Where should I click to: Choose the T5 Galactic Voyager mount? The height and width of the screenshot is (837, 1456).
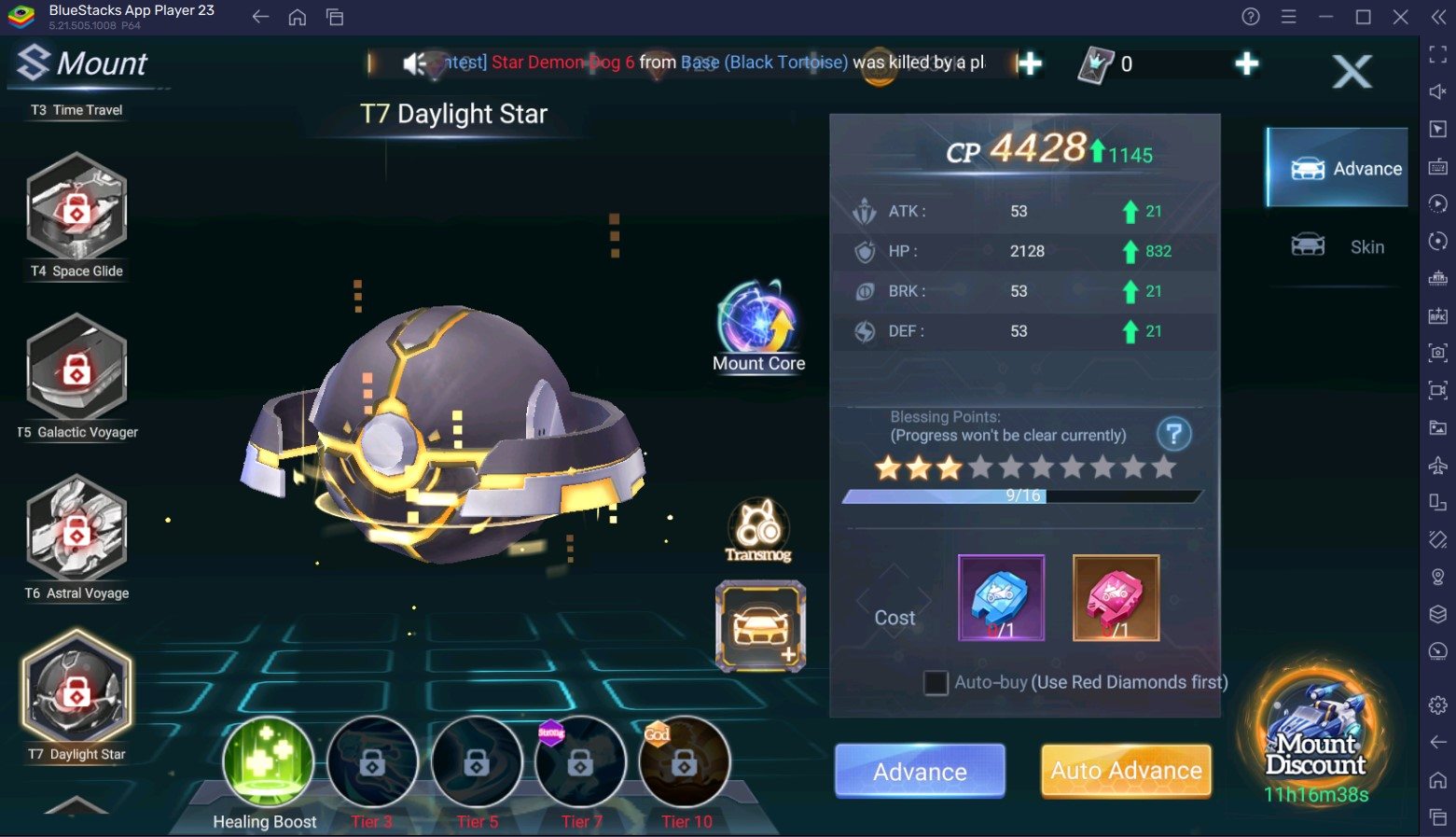coord(76,371)
